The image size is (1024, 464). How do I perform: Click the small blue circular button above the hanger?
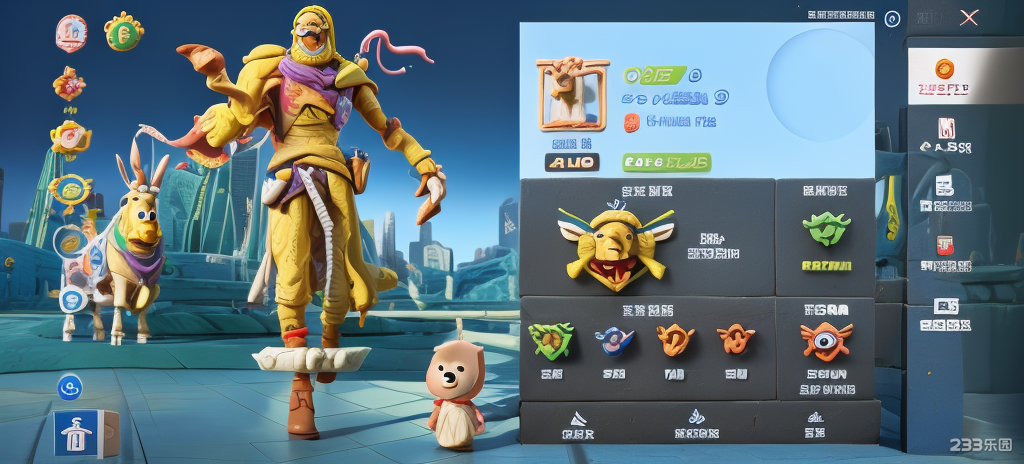70,385
